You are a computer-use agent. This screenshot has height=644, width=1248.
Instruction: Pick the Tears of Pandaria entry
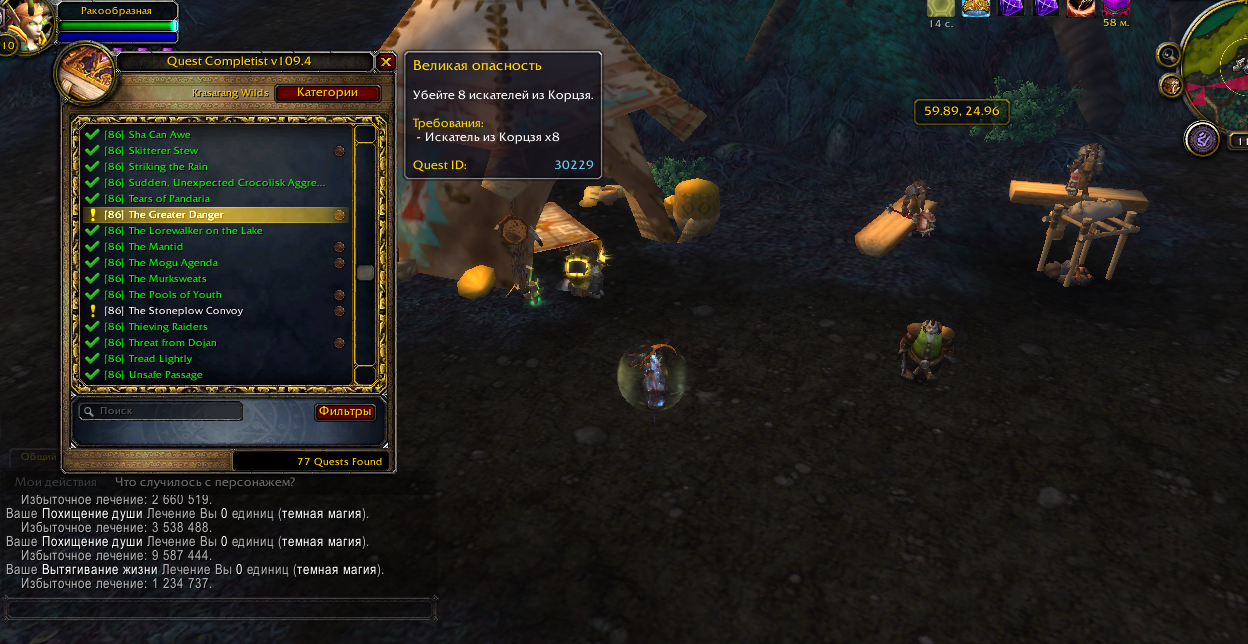tap(169, 199)
